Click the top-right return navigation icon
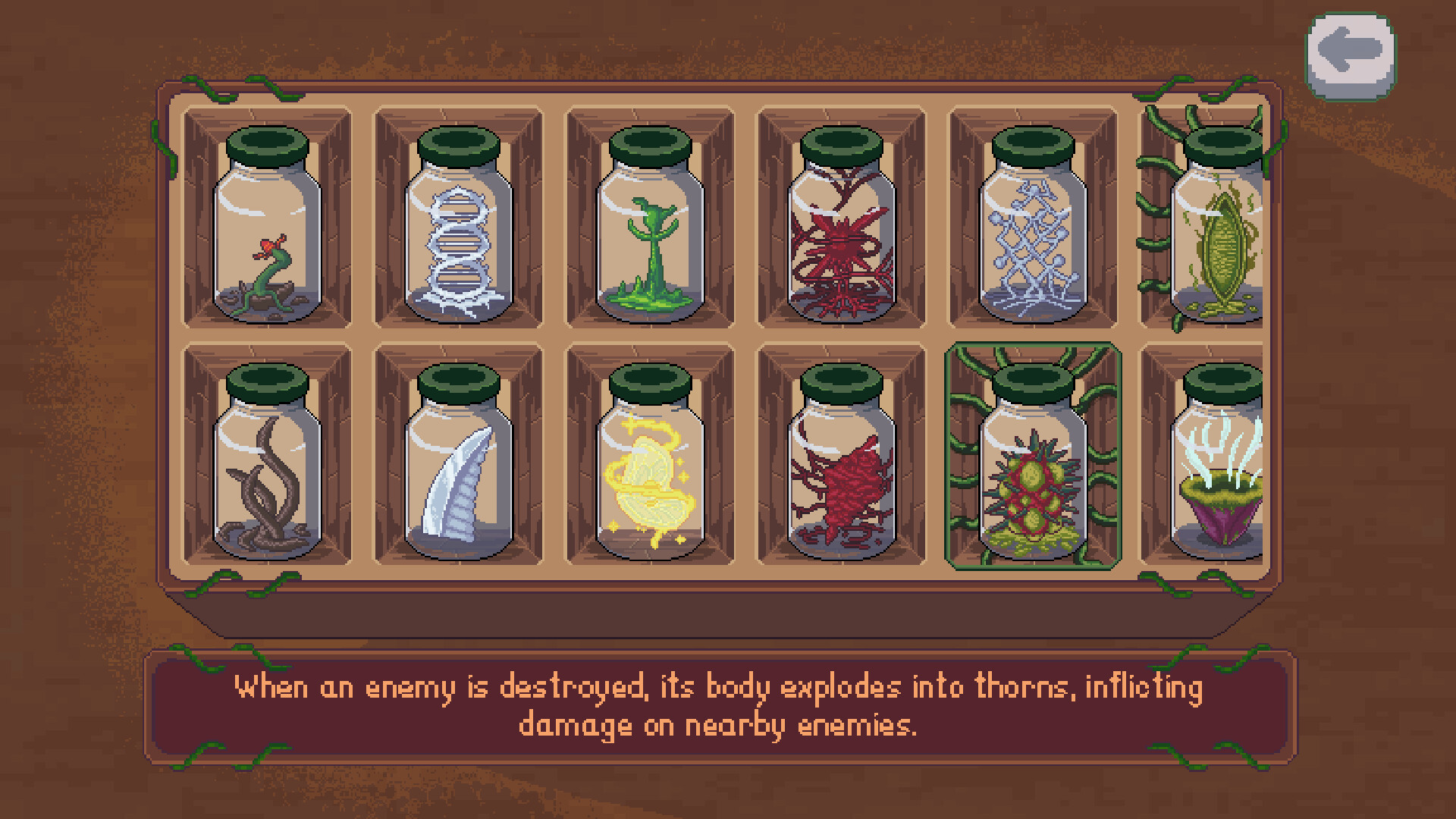This screenshot has width=1456, height=819. pos(1349,51)
